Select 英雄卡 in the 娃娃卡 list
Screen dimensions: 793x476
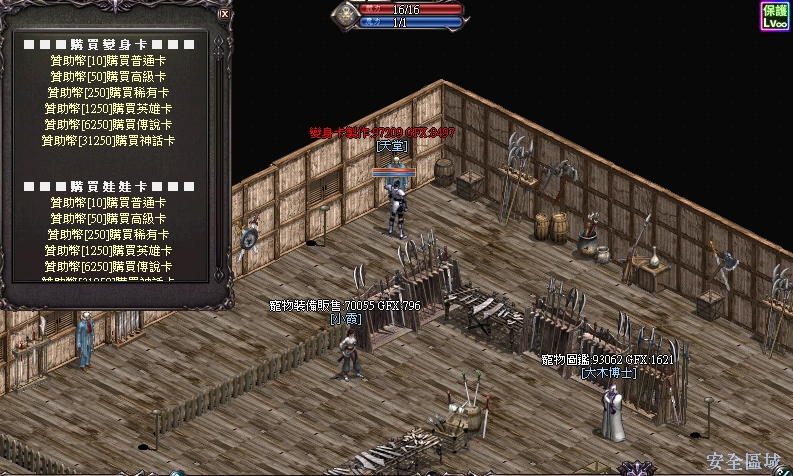coord(108,251)
